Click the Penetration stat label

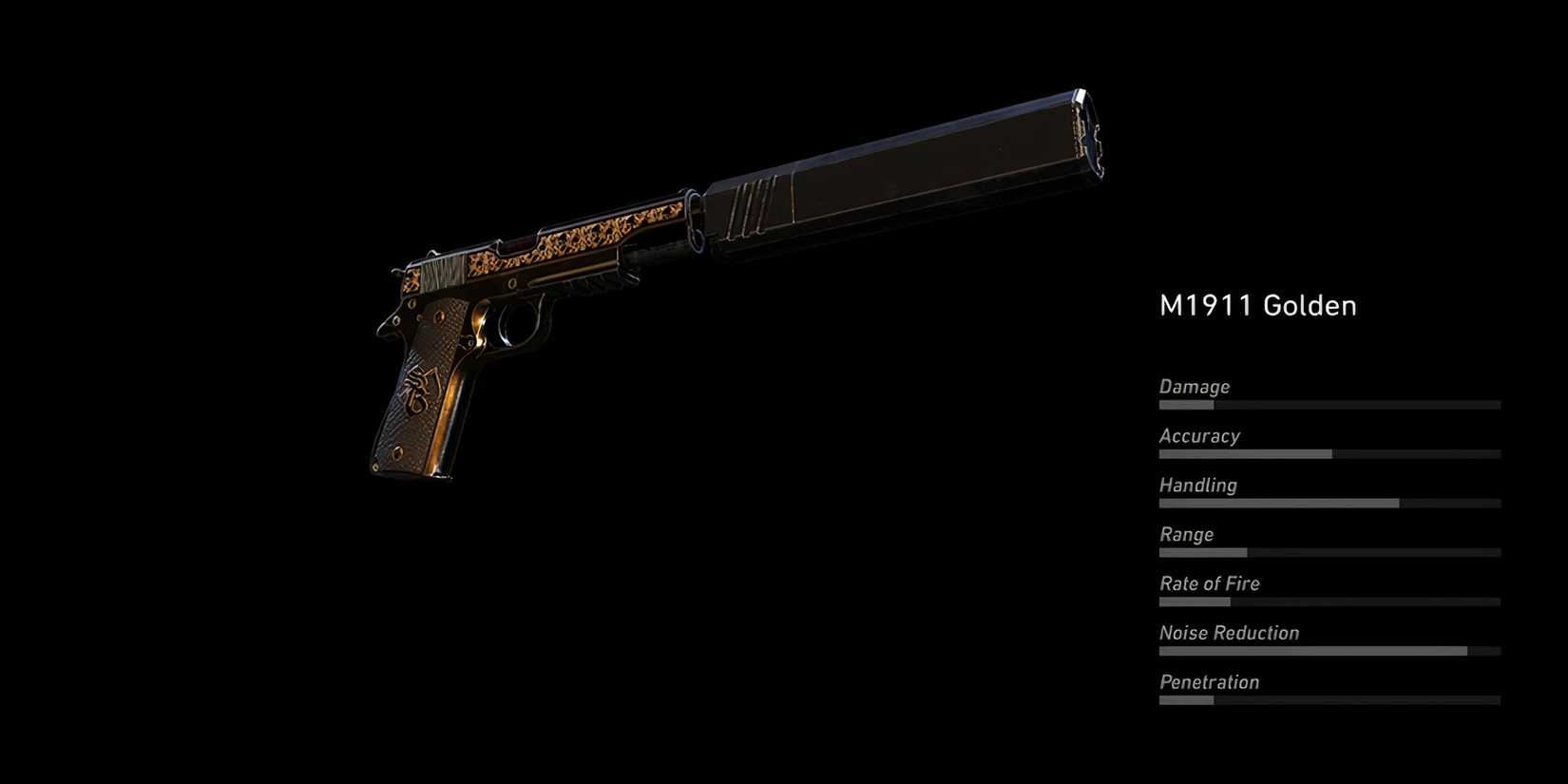[x=1209, y=682]
